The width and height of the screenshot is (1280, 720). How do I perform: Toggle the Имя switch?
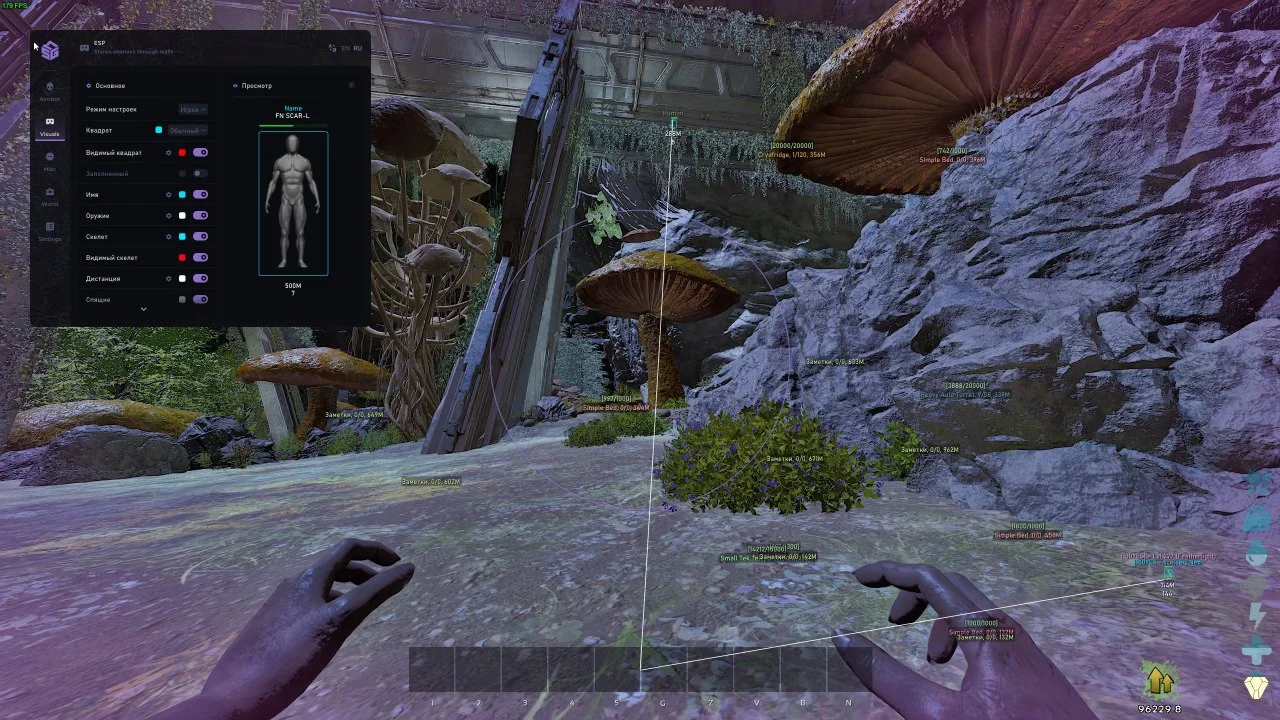[200, 195]
